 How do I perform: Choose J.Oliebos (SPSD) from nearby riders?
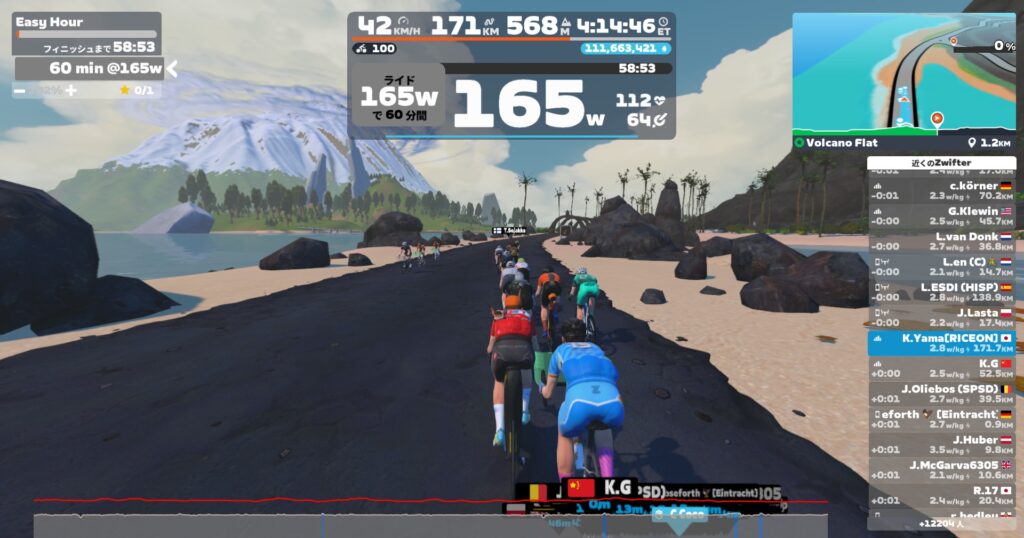(941, 394)
